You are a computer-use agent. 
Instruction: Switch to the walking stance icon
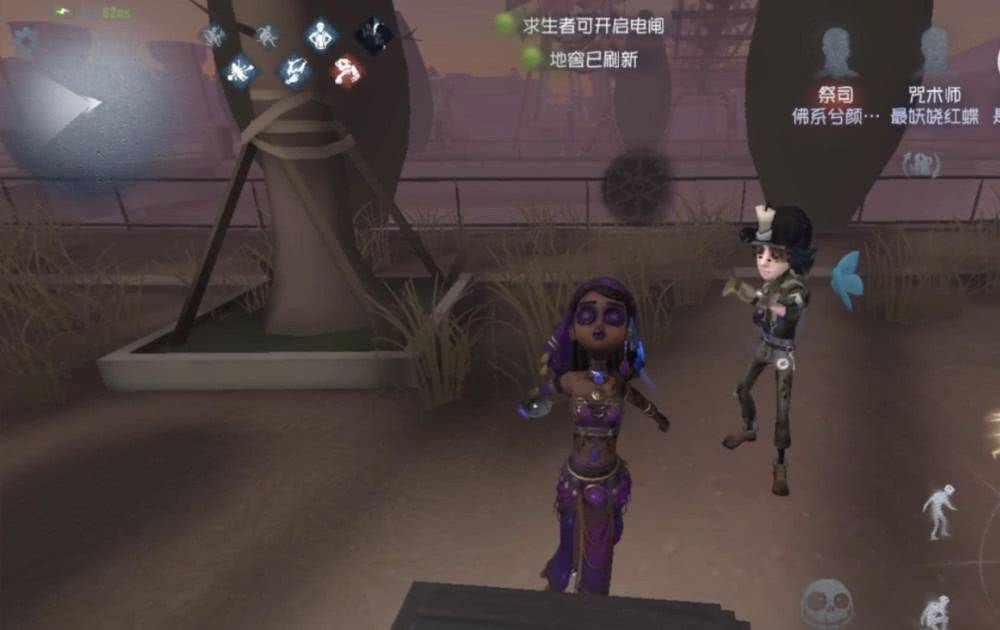click(x=938, y=510)
